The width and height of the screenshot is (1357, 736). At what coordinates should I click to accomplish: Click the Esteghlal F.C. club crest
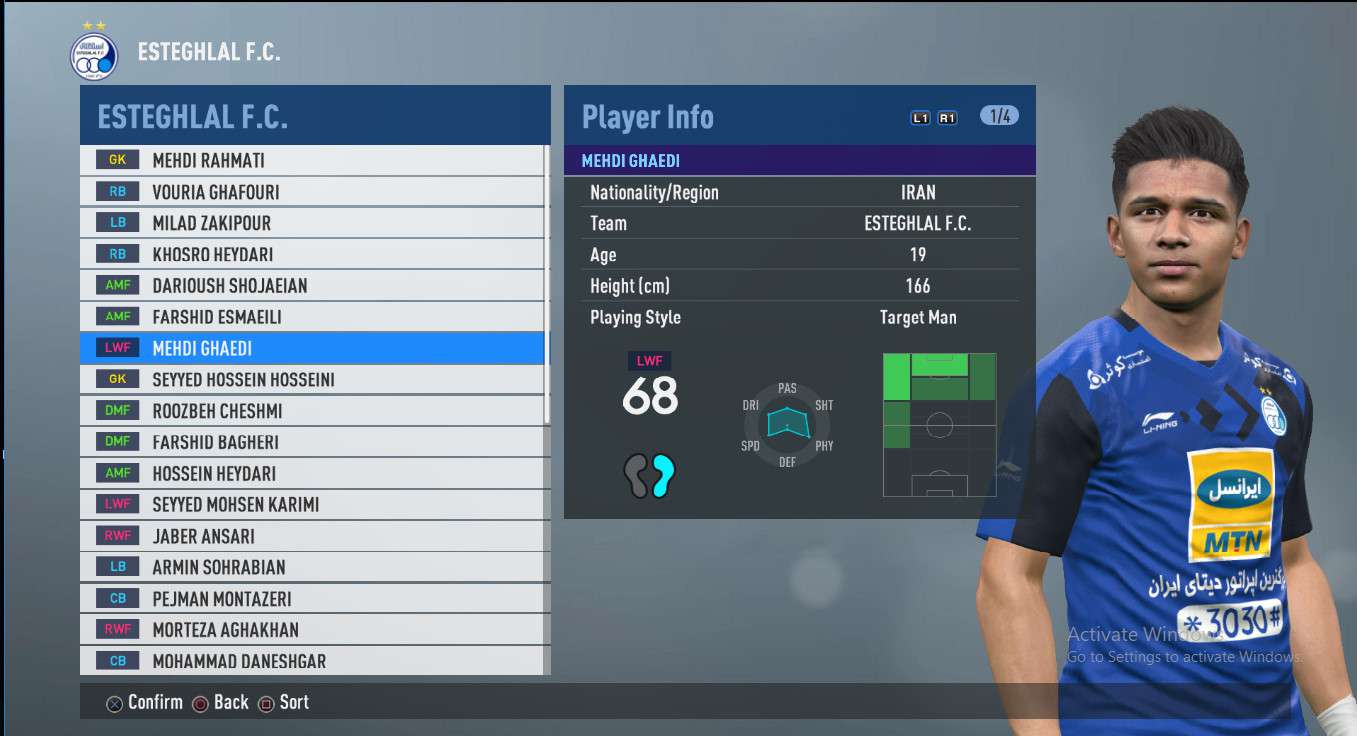94,56
